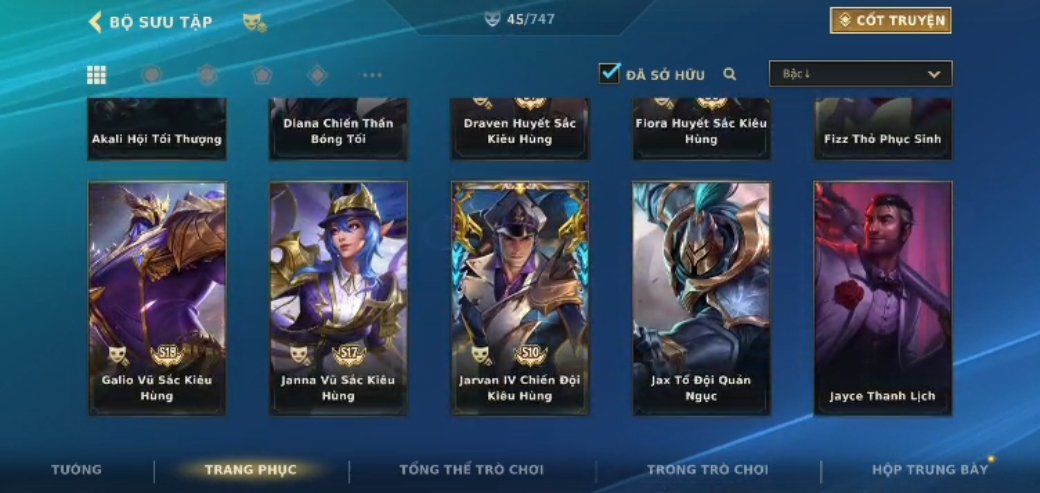This screenshot has height=493, width=1040.
Task: Choose the Draven Huyết Sắc Kiêu Hùng skin
Action: coord(520,130)
